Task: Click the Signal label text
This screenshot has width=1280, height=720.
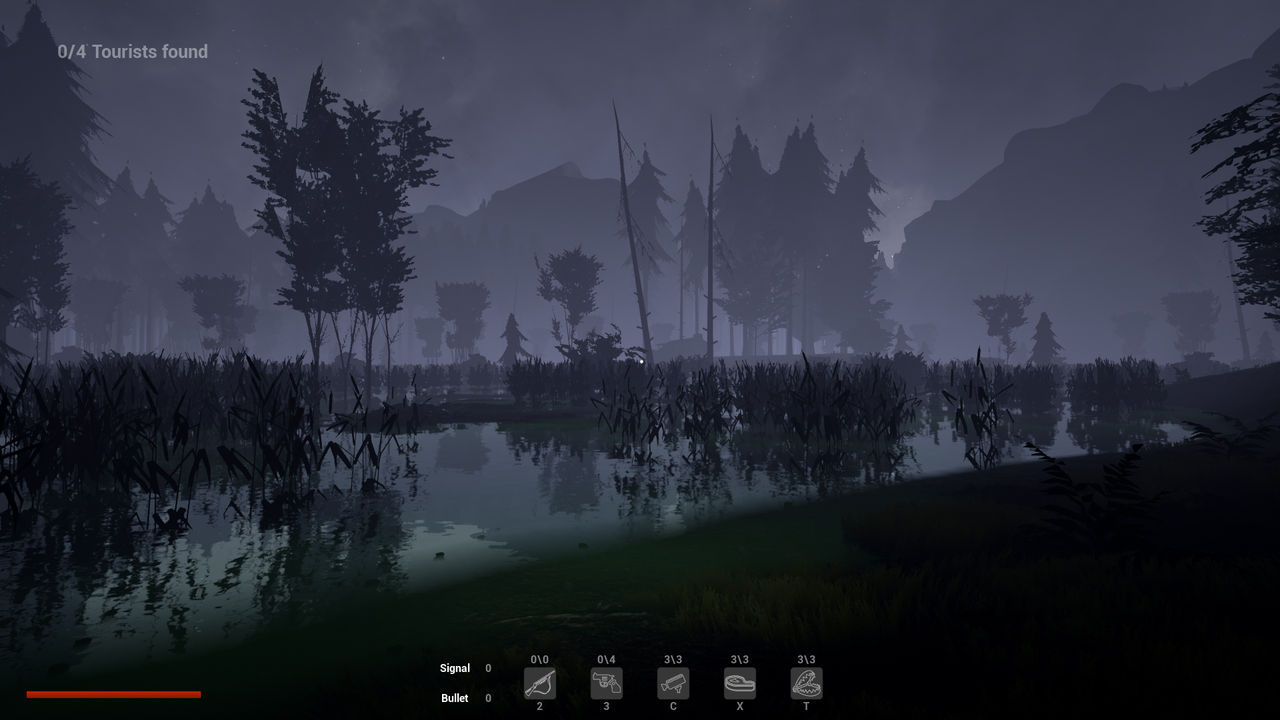Action: click(455, 668)
